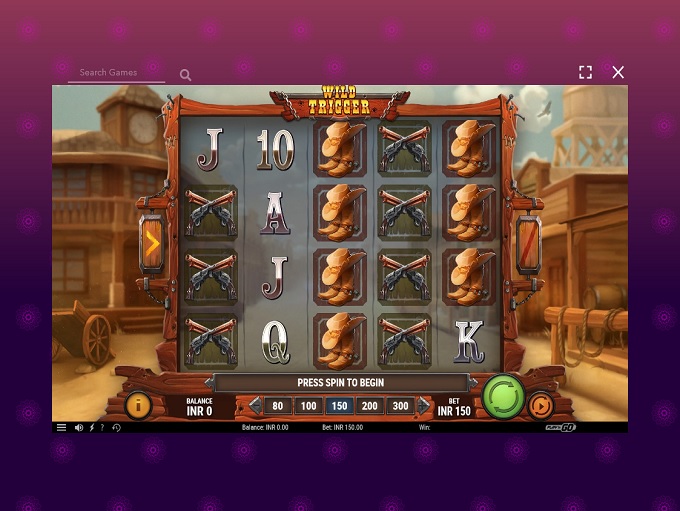
Task: Select the 100 bet value
Action: [308, 406]
